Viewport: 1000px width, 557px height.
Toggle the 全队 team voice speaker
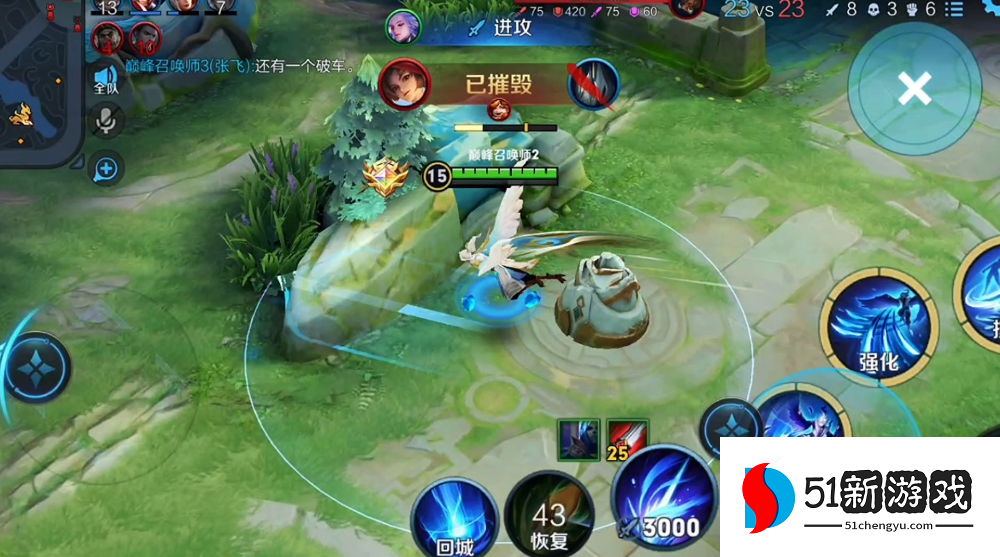point(106,80)
